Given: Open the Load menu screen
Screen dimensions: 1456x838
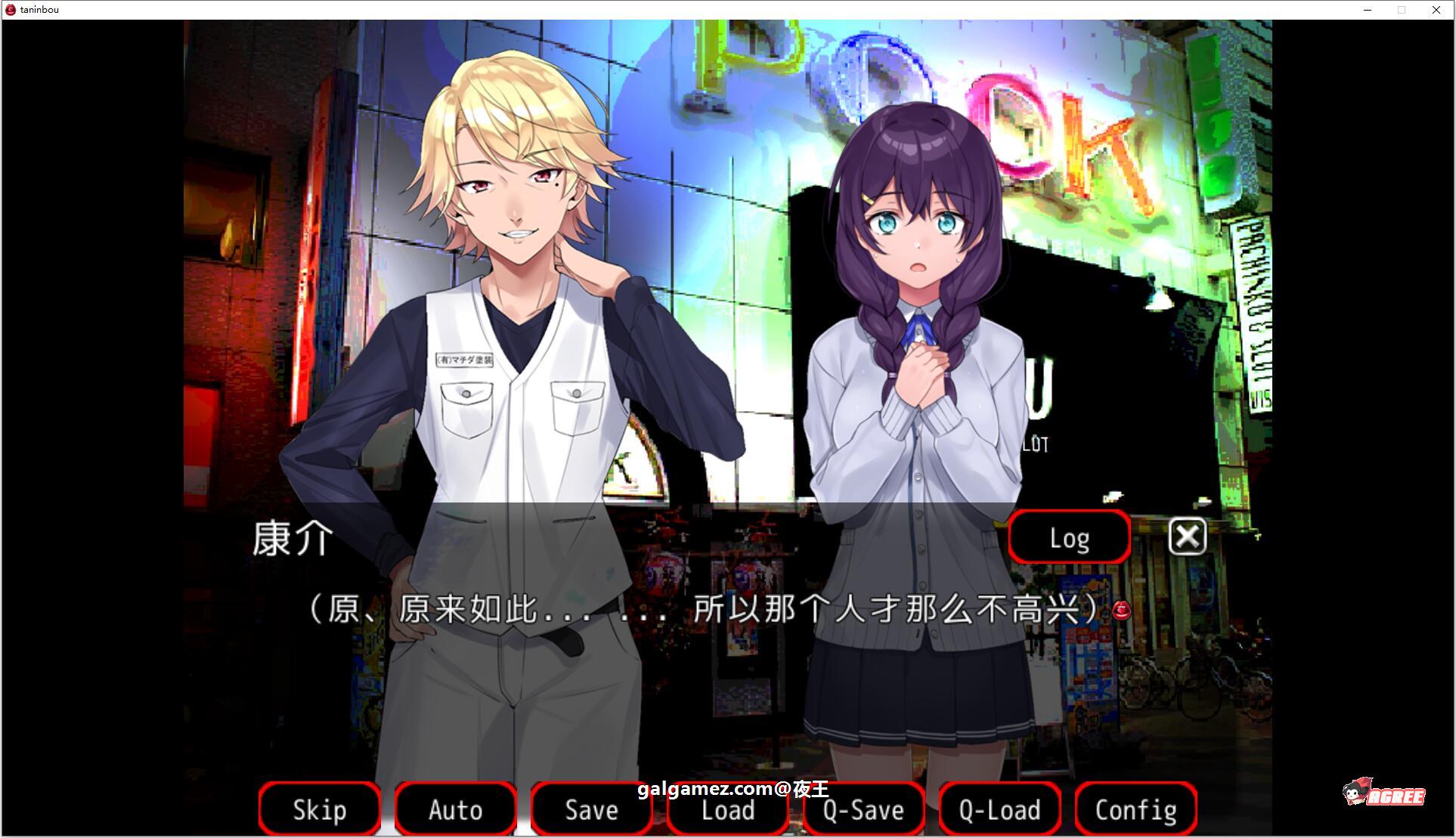Looking at the screenshot, I should [726, 809].
